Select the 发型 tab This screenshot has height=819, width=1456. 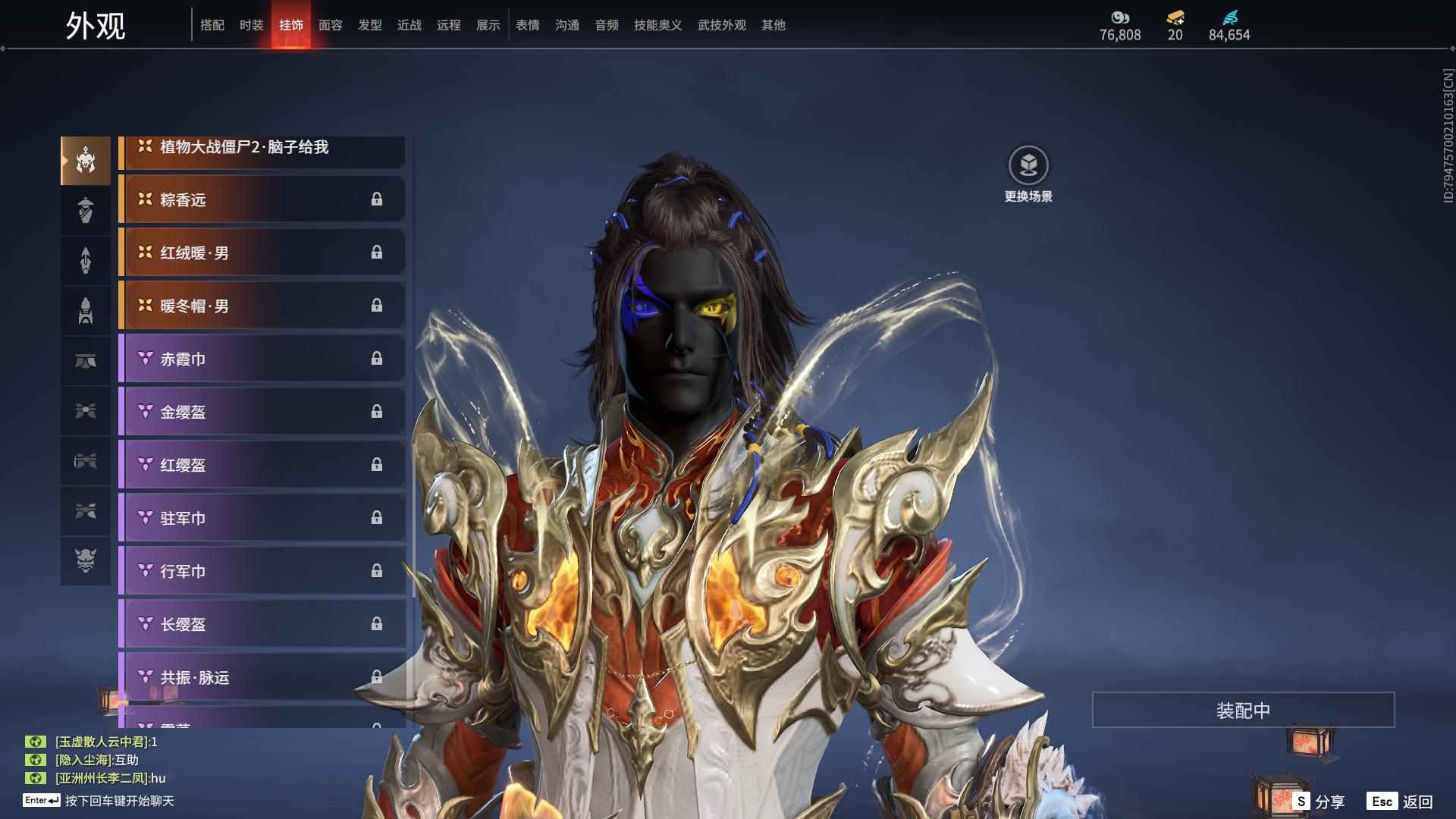[369, 25]
